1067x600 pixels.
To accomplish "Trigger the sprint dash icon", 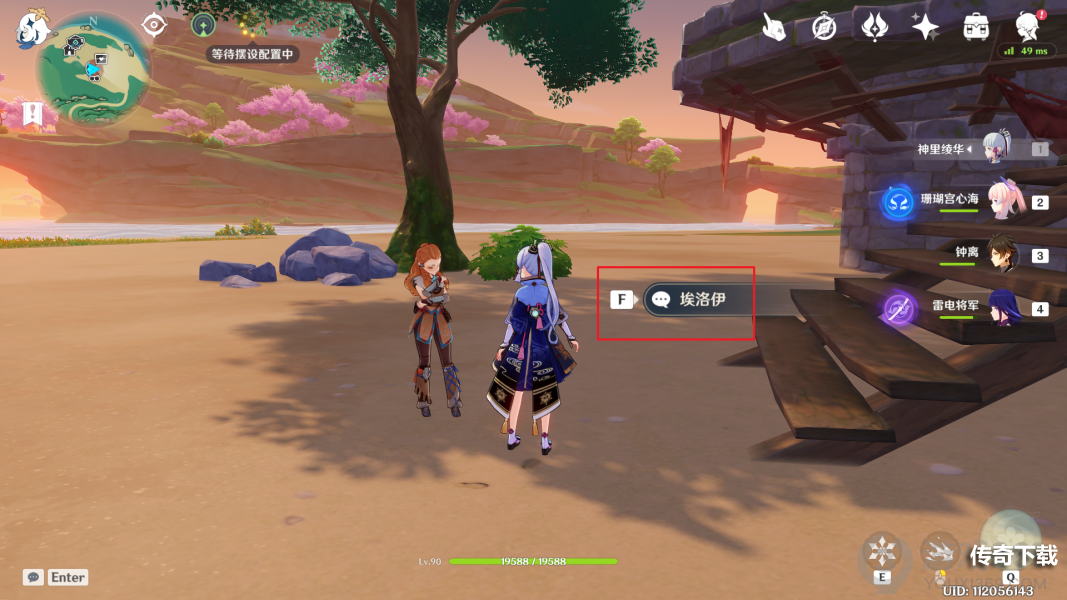I will click(x=940, y=549).
